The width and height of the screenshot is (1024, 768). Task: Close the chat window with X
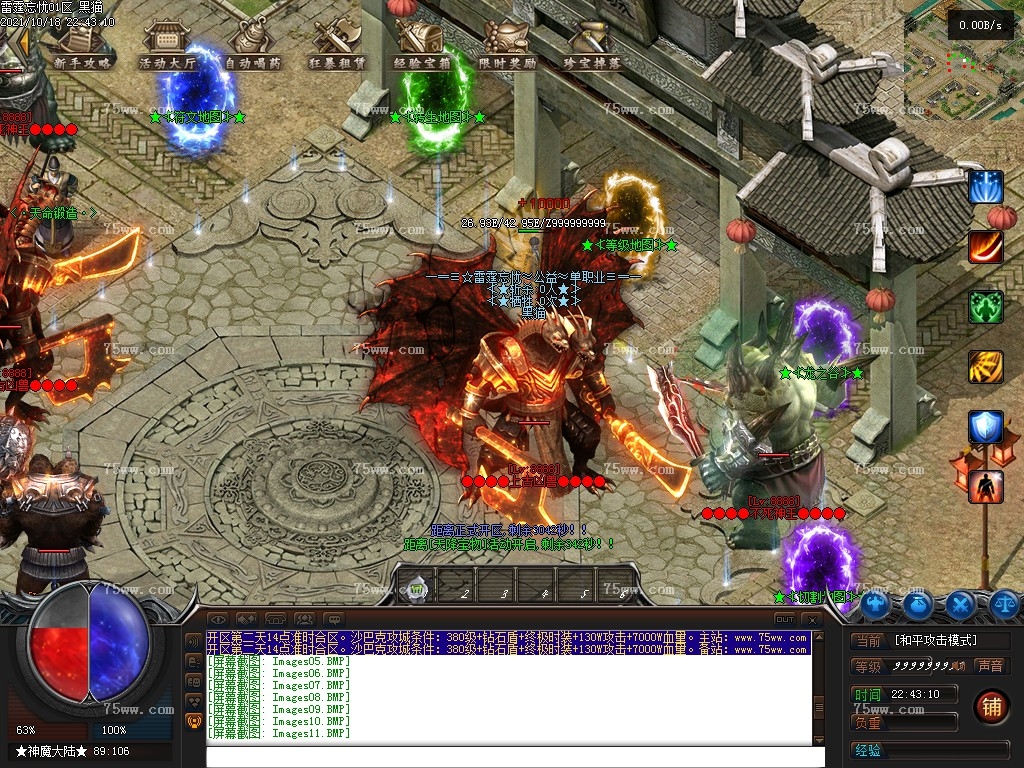[812, 620]
